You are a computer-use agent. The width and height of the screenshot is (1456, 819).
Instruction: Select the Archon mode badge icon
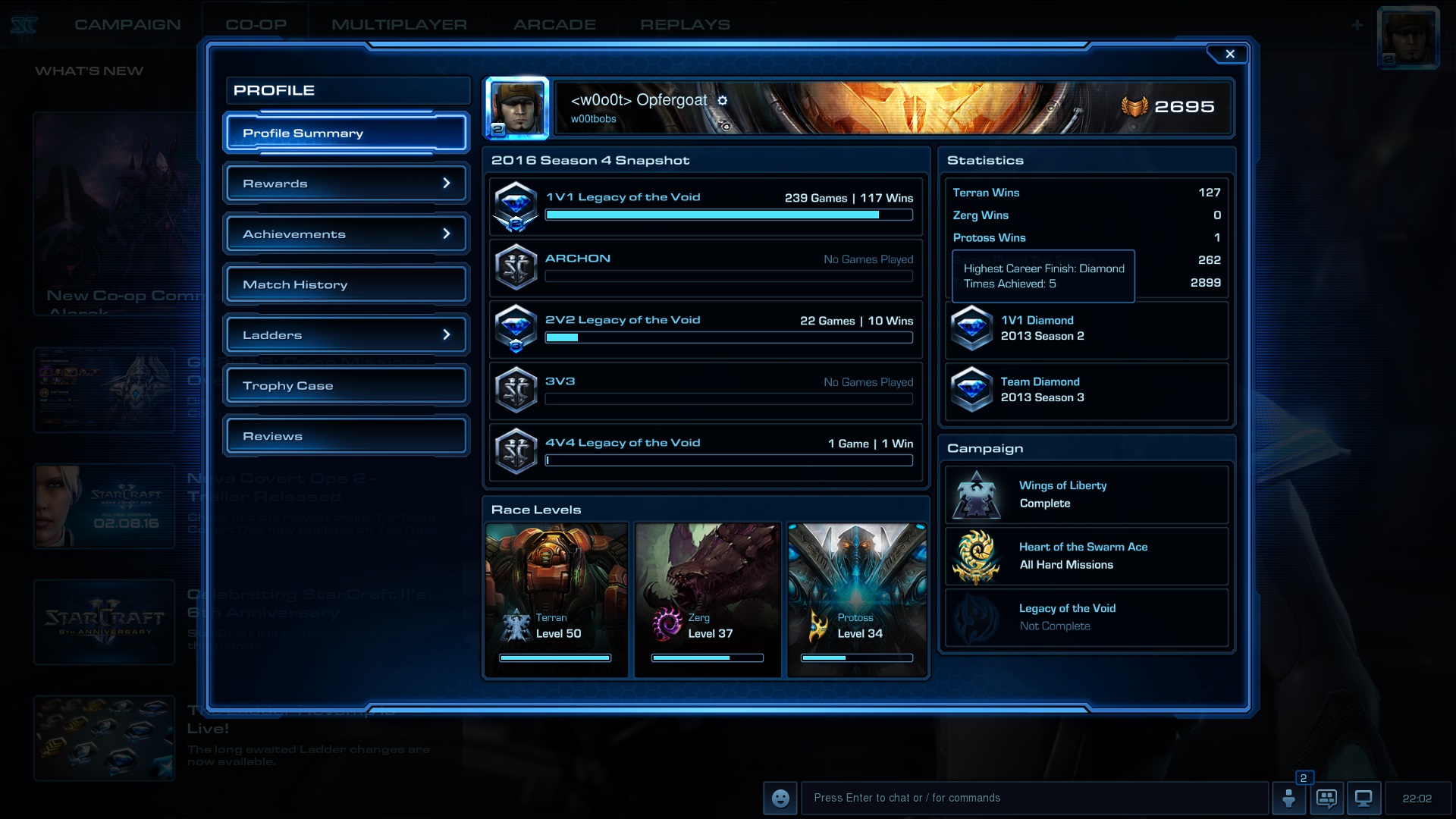click(x=516, y=267)
